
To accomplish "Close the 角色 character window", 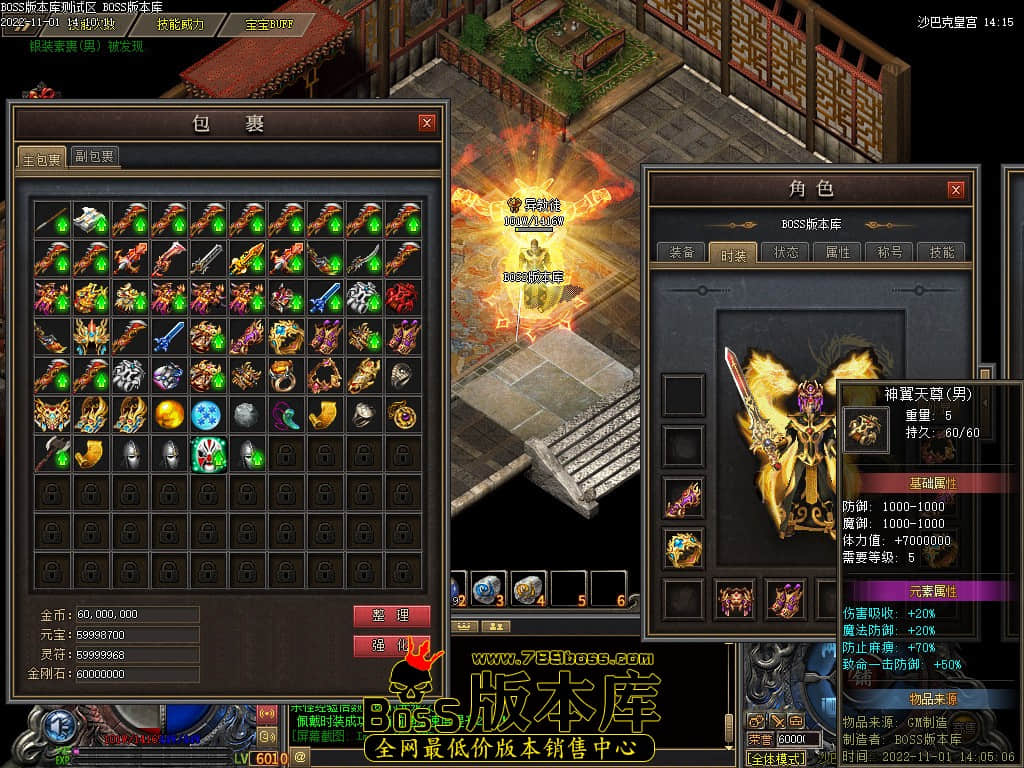I will click(956, 189).
